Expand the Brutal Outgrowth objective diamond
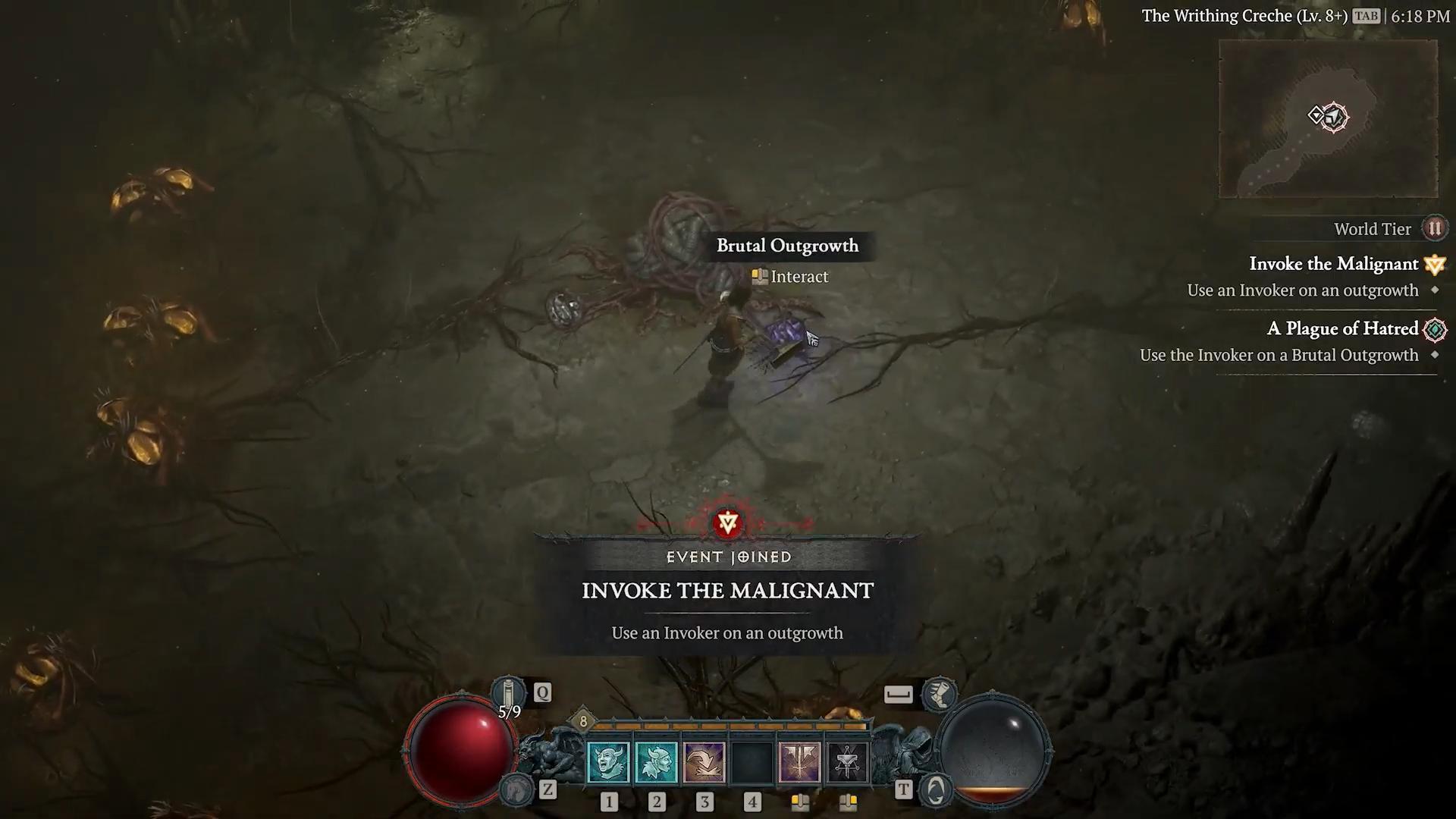 [1436, 355]
